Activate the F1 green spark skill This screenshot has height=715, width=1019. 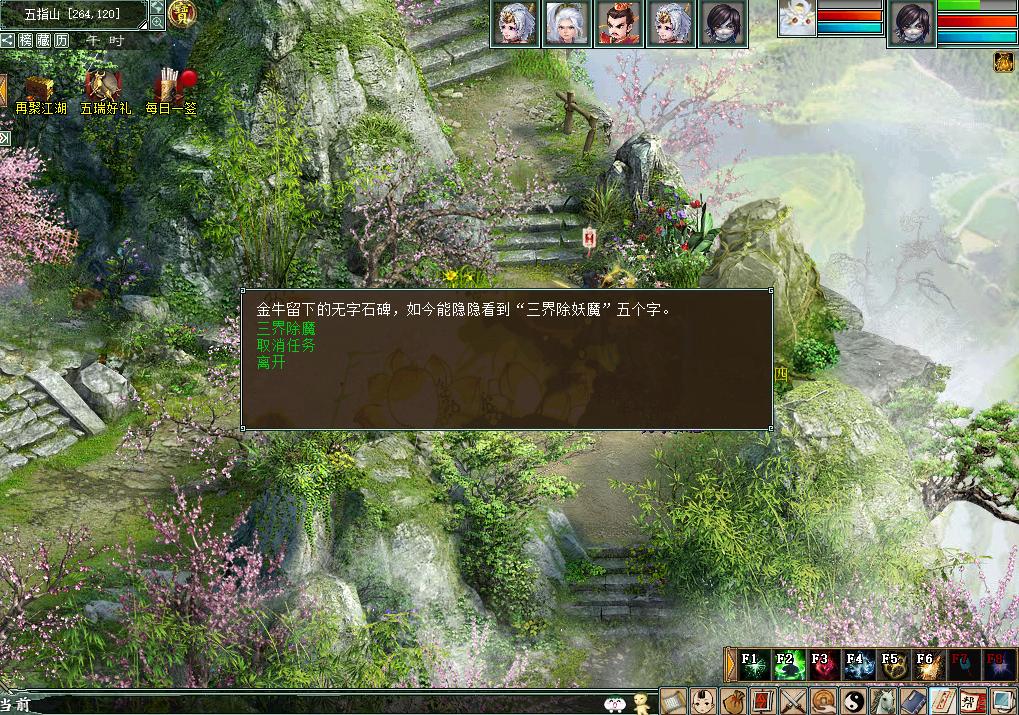click(x=754, y=665)
